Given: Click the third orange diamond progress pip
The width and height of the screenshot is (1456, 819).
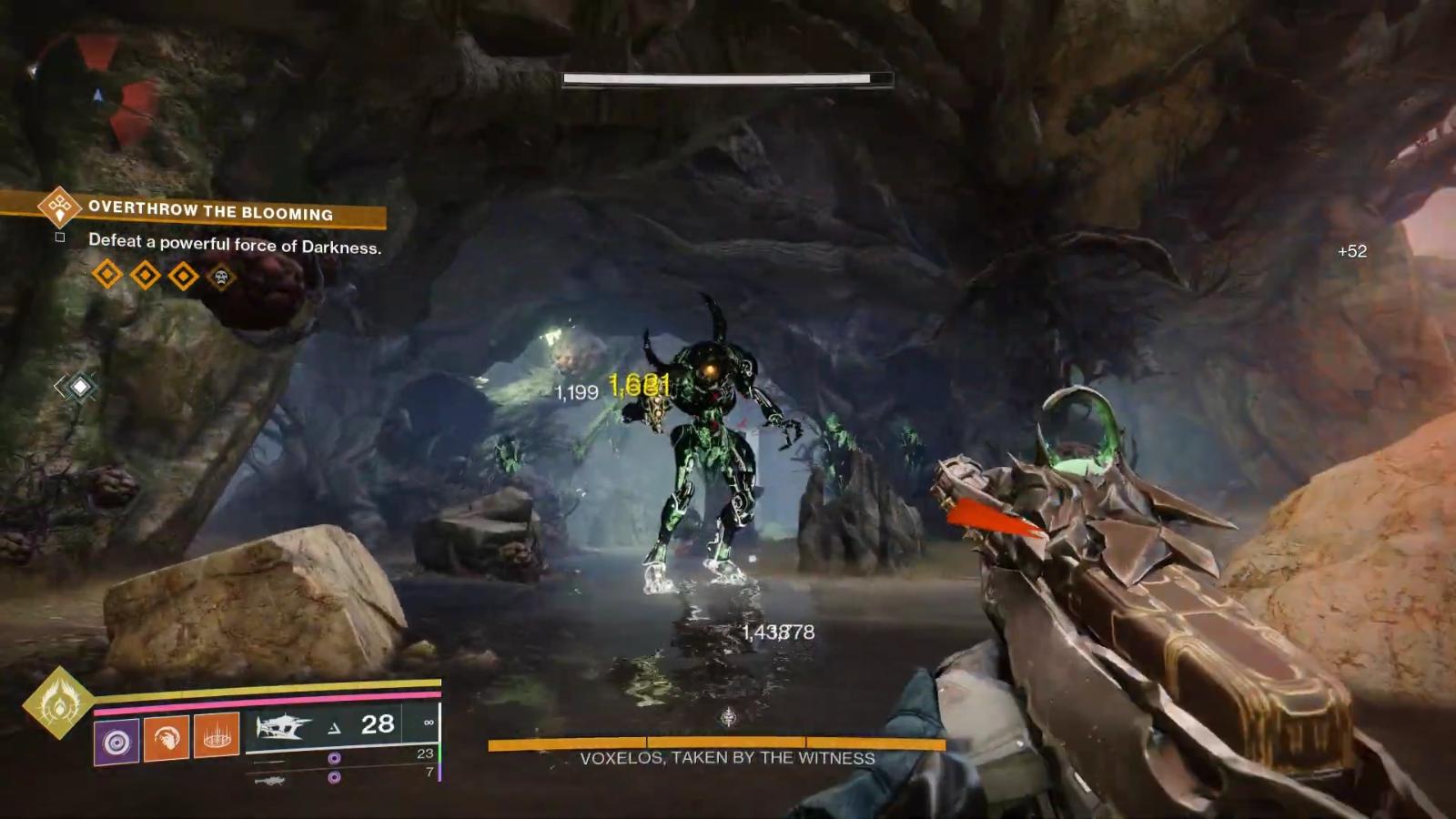Looking at the screenshot, I should (x=181, y=275).
